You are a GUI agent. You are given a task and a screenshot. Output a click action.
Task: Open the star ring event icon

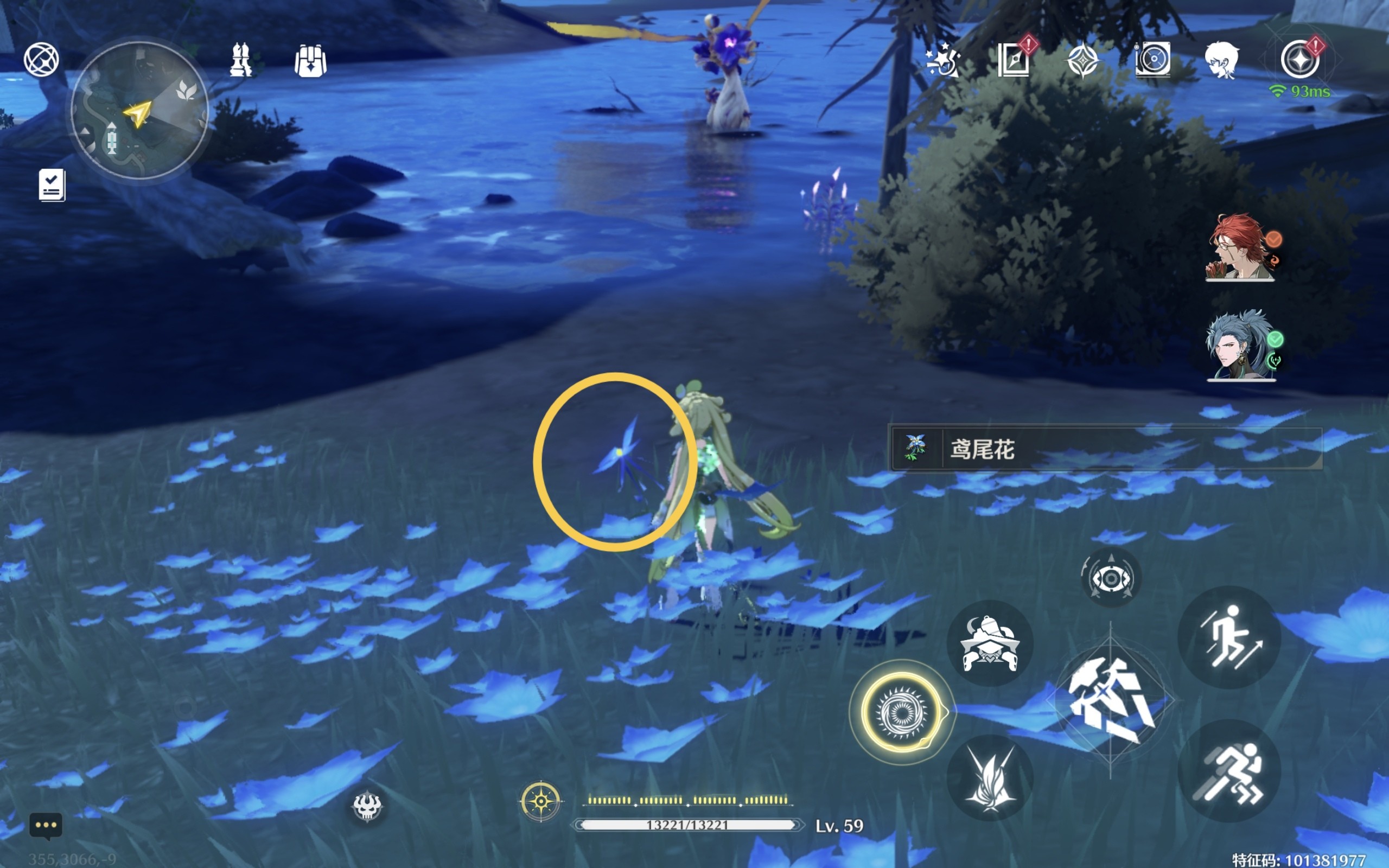pos(1299,60)
